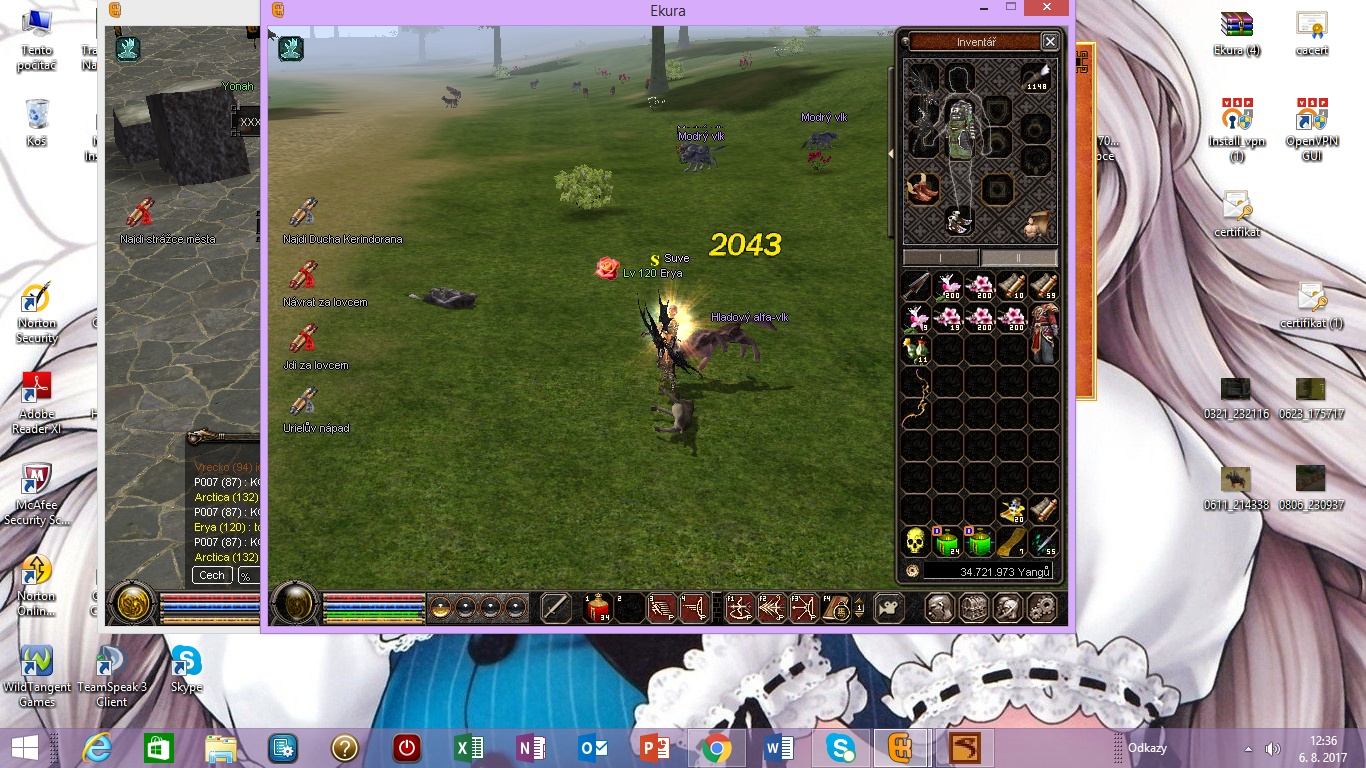Image resolution: width=1366 pixels, height=768 pixels.
Task: Toggle the camera mode button
Action: [887, 608]
